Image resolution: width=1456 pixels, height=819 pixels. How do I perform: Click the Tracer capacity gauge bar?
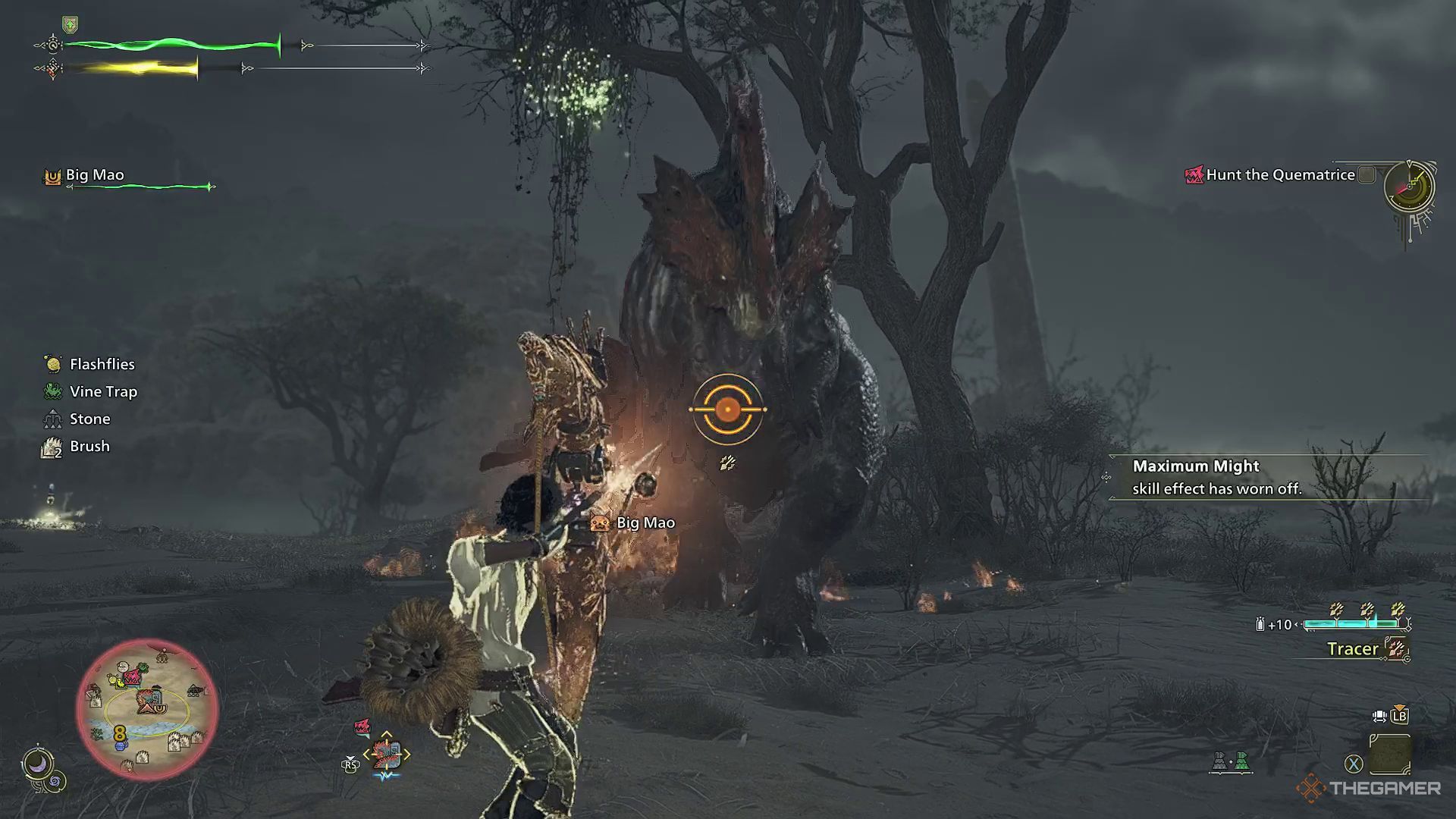click(1352, 625)
